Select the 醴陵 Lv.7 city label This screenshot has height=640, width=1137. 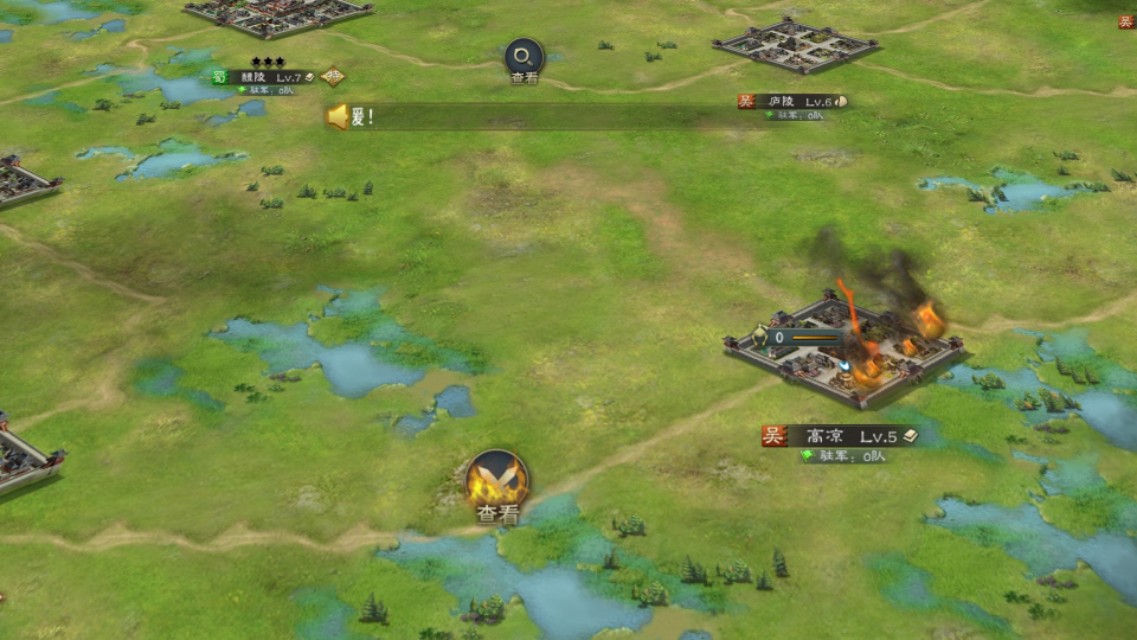pyautogui.click(x=265, y=77)
